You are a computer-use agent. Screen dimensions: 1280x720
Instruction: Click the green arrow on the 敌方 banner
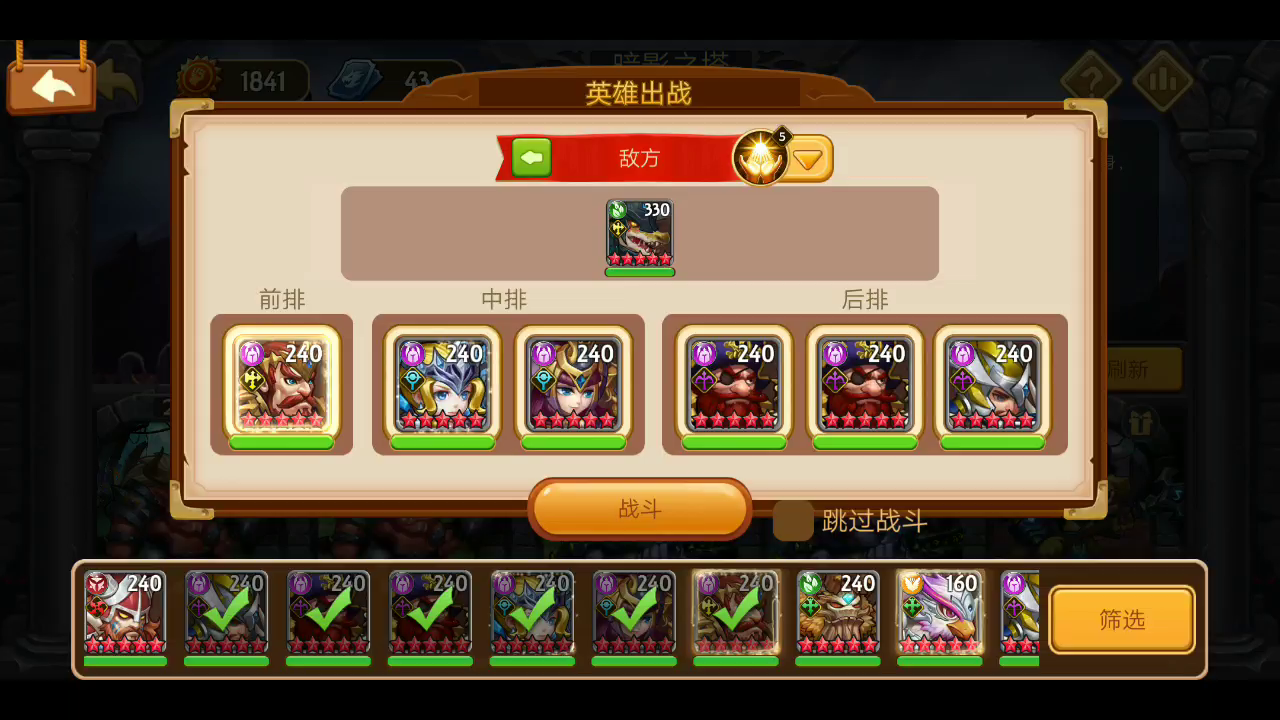[x=531, y=157]
